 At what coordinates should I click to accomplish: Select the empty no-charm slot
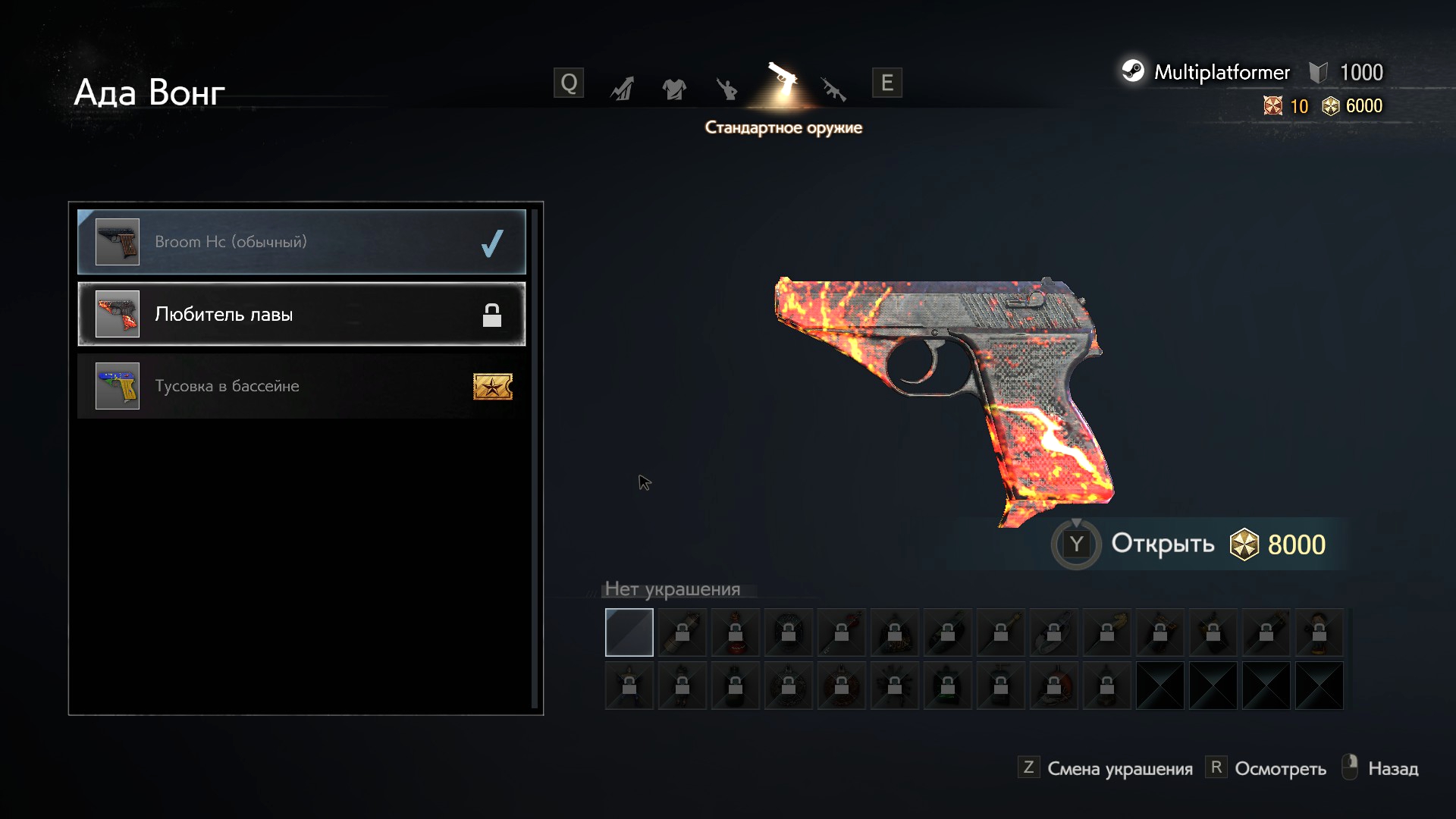pos(629,632)
